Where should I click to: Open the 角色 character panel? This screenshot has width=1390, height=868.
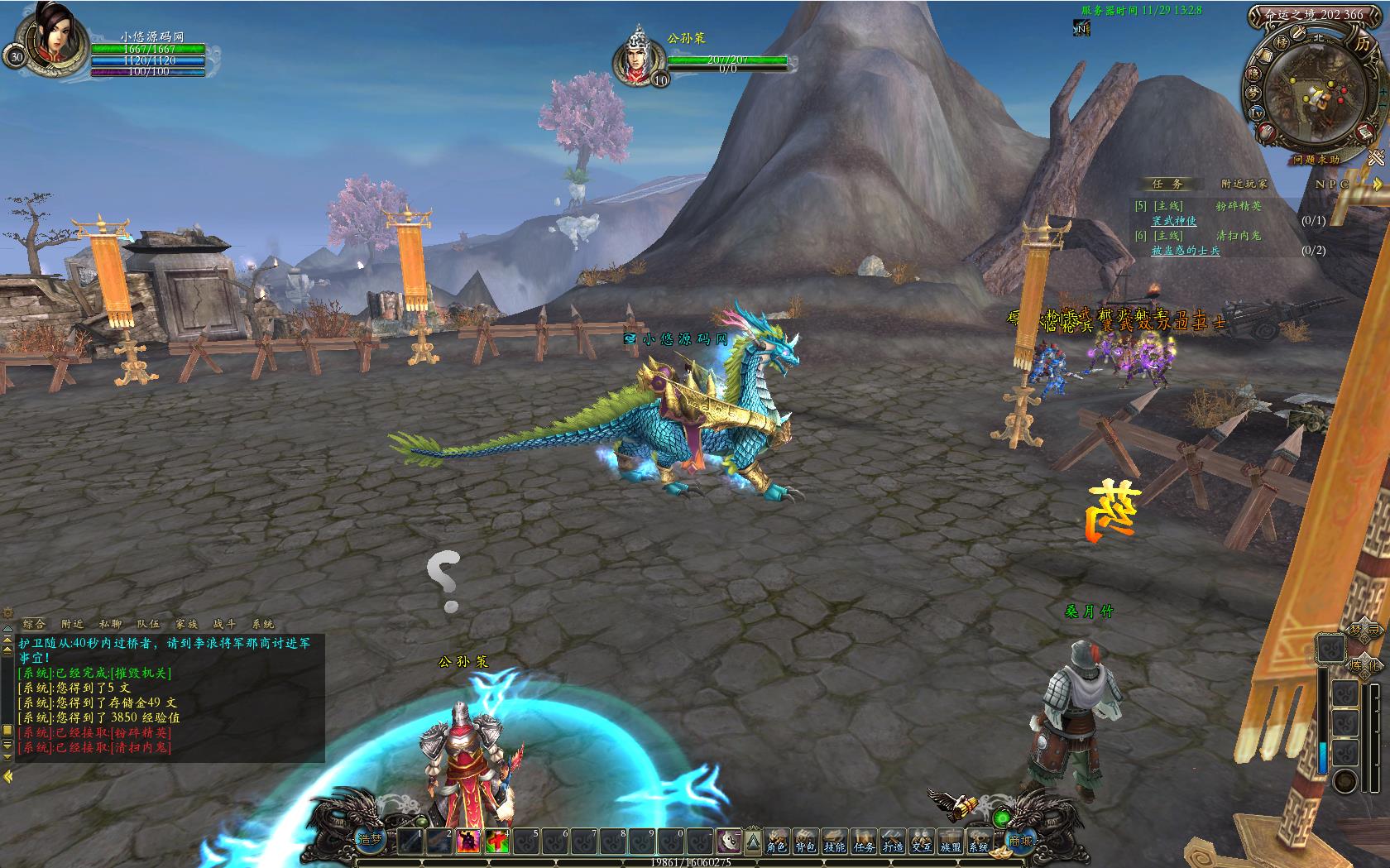(776, 842)
